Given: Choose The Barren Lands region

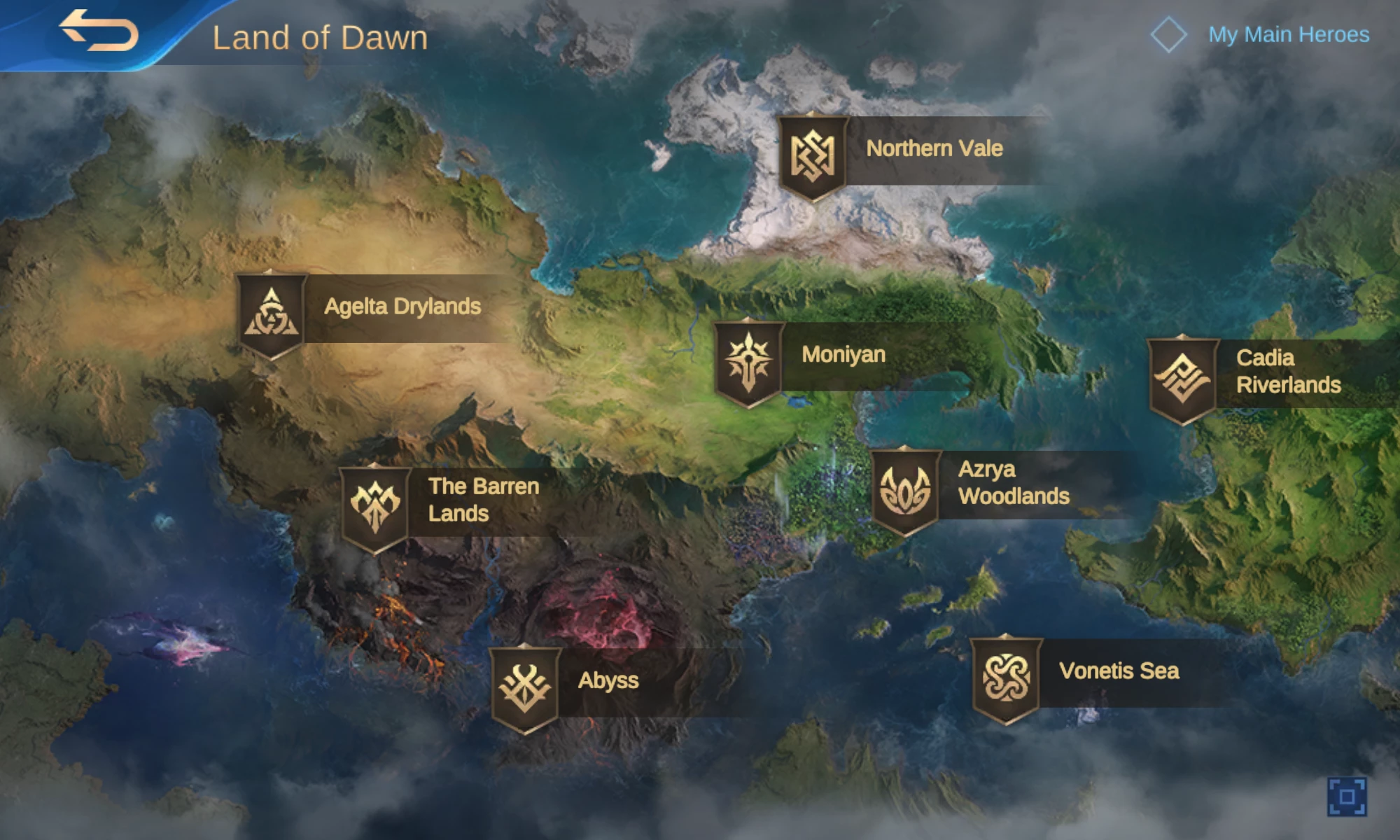Looking at the screenshot, I should [375, 506].
